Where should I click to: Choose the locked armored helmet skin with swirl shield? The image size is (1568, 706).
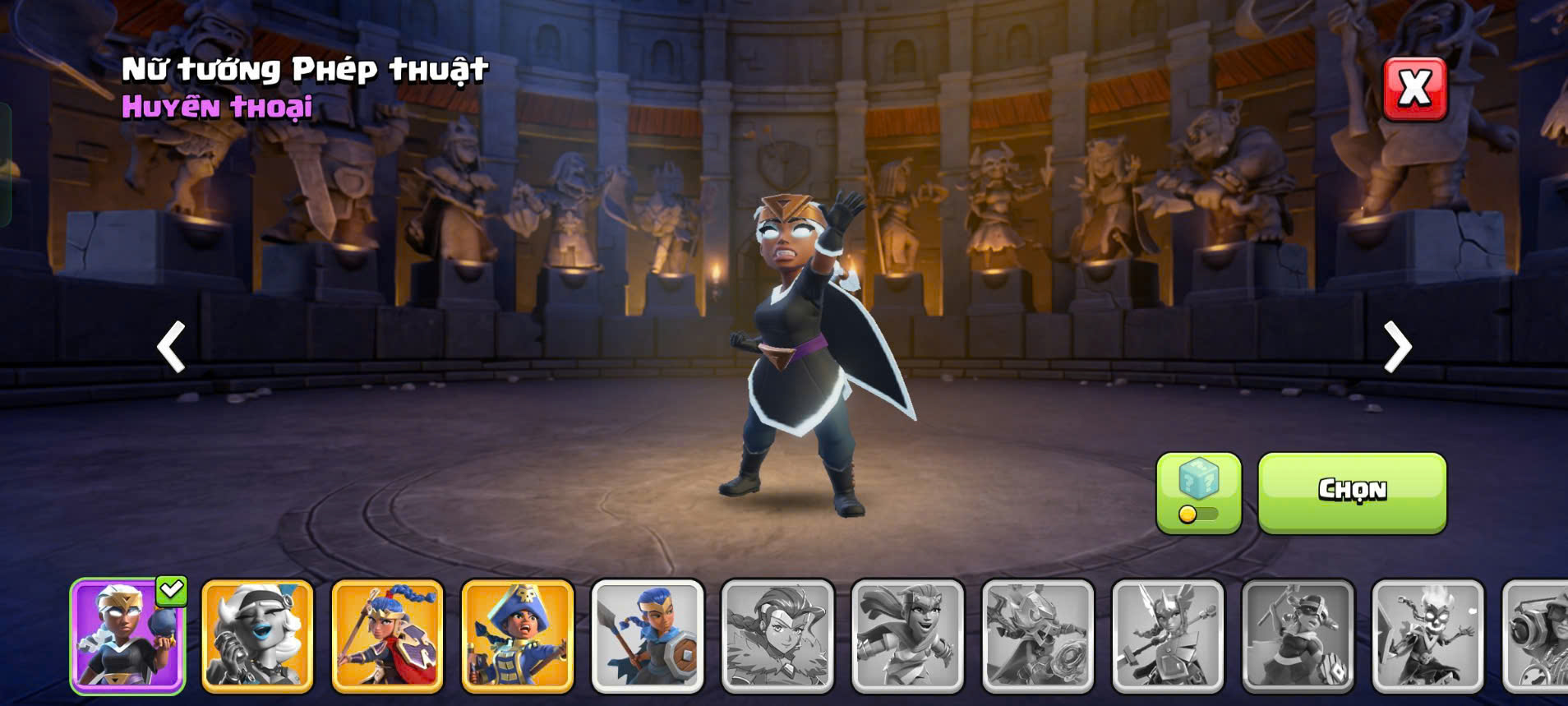coord(1037,635)
